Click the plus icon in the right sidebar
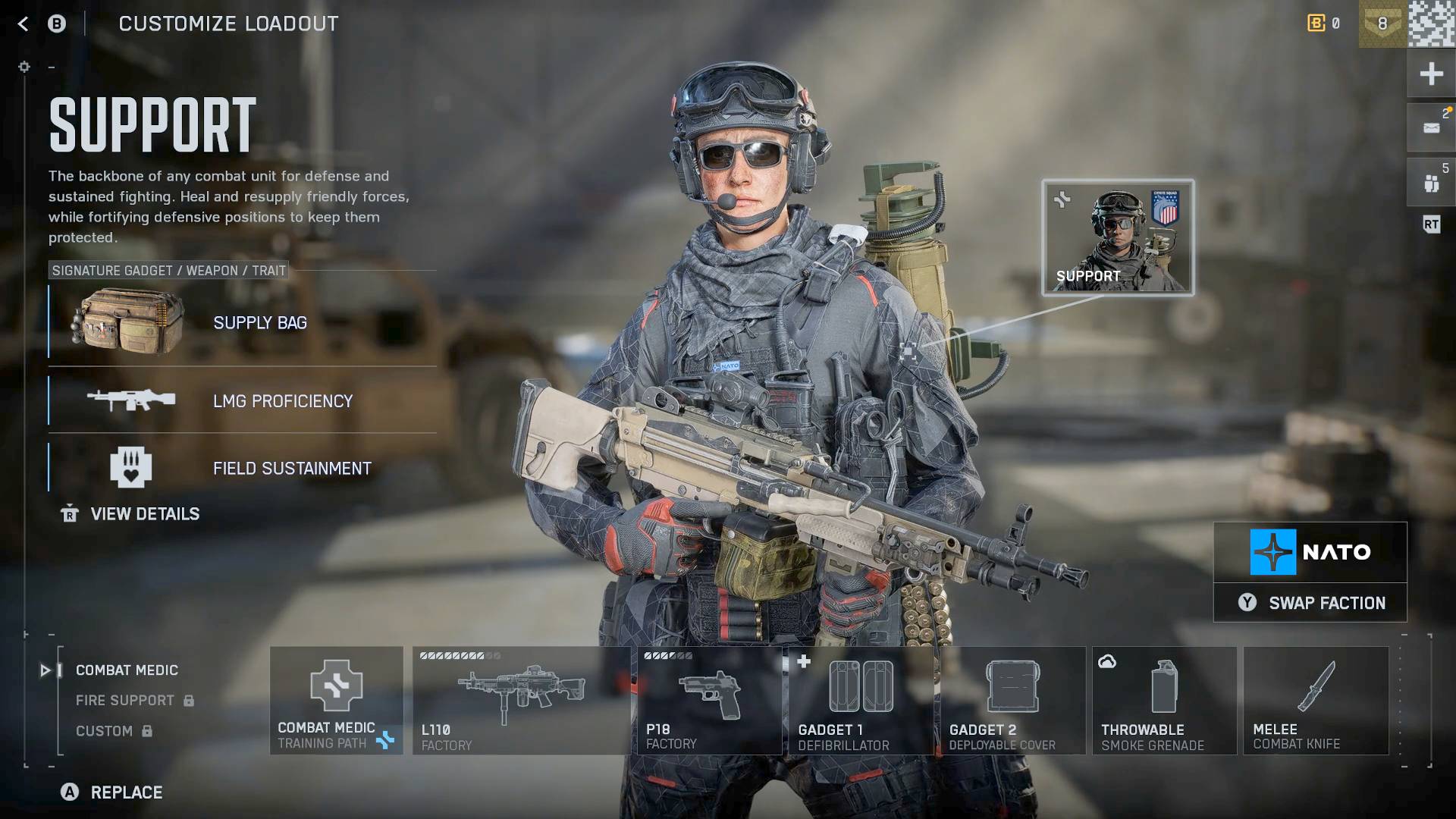 pos(1432,74)
